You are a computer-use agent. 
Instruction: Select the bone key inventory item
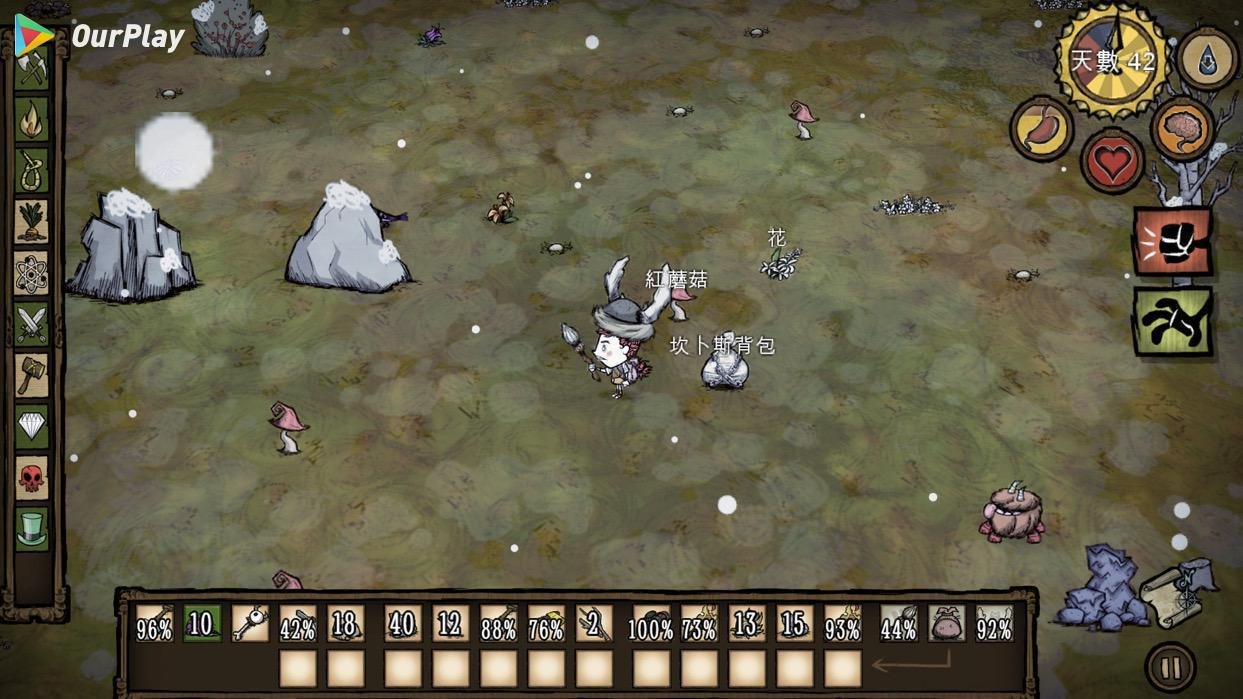(x=250, y=624)
